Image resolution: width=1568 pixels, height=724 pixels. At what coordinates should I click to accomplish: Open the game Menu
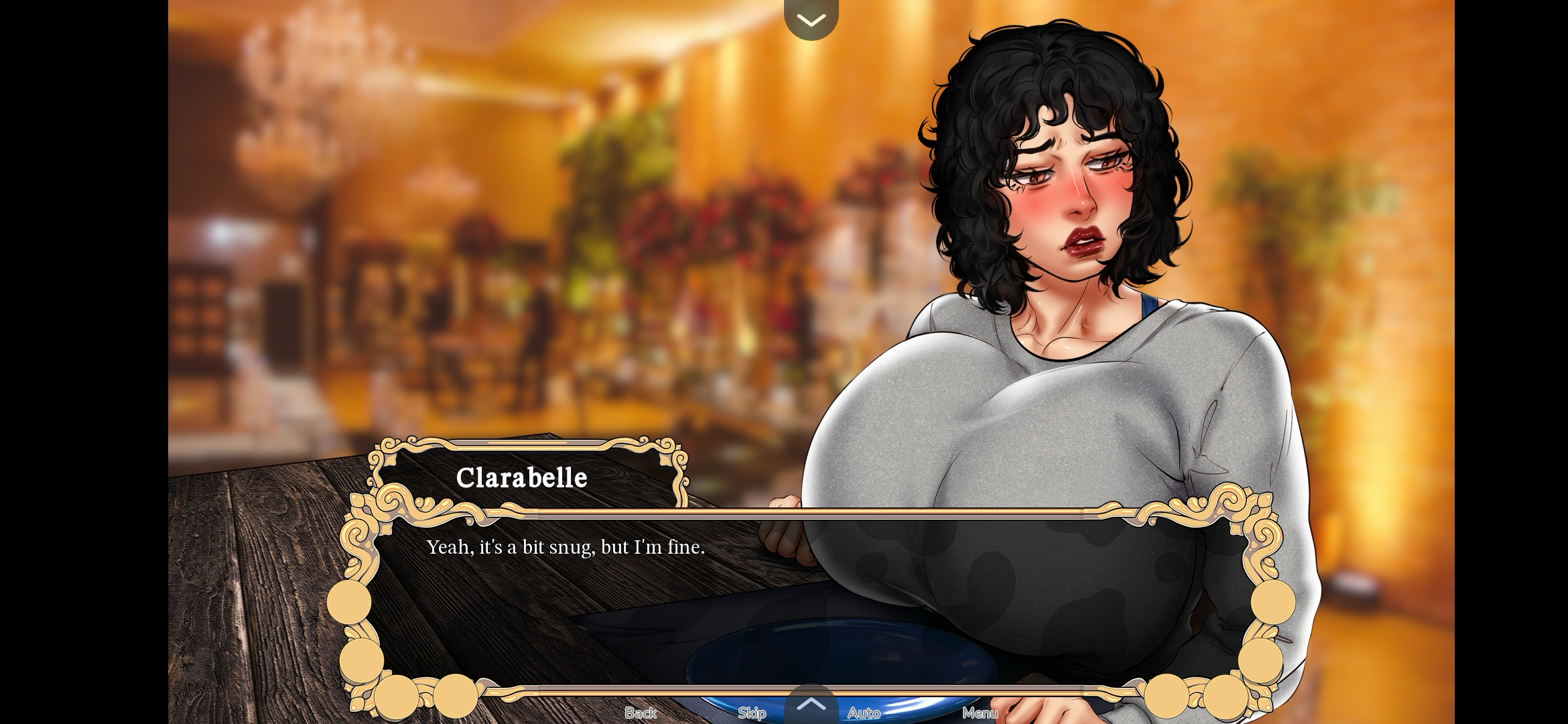(x=980, y=713)
